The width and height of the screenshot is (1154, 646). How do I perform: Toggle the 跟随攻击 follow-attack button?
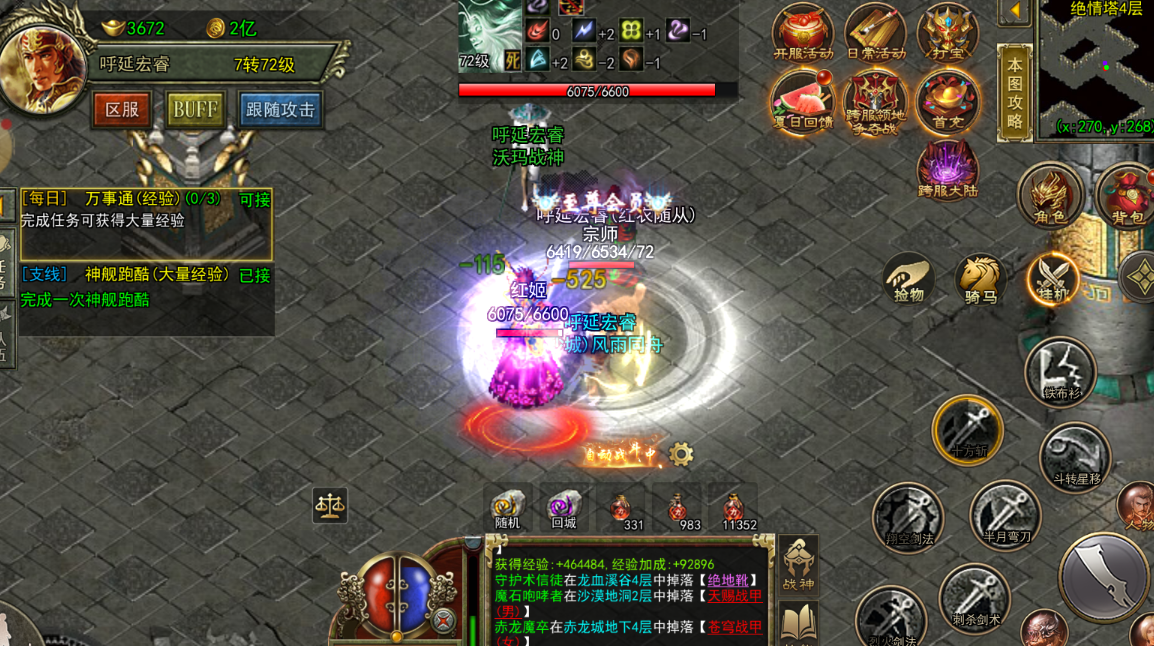[280, 109]
